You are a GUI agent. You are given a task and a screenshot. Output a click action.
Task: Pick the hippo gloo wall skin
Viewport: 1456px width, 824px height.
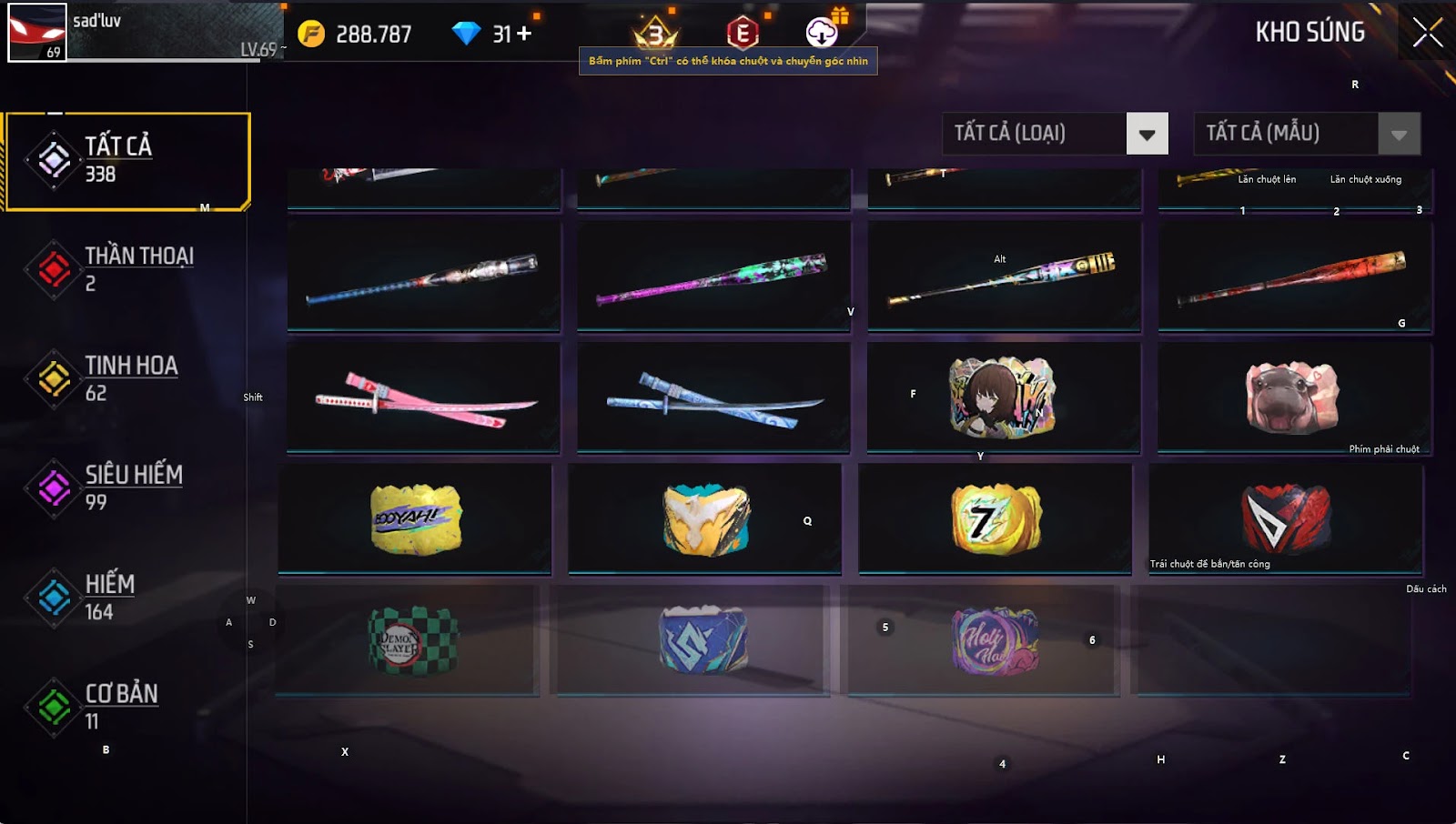pos(1292,397)
